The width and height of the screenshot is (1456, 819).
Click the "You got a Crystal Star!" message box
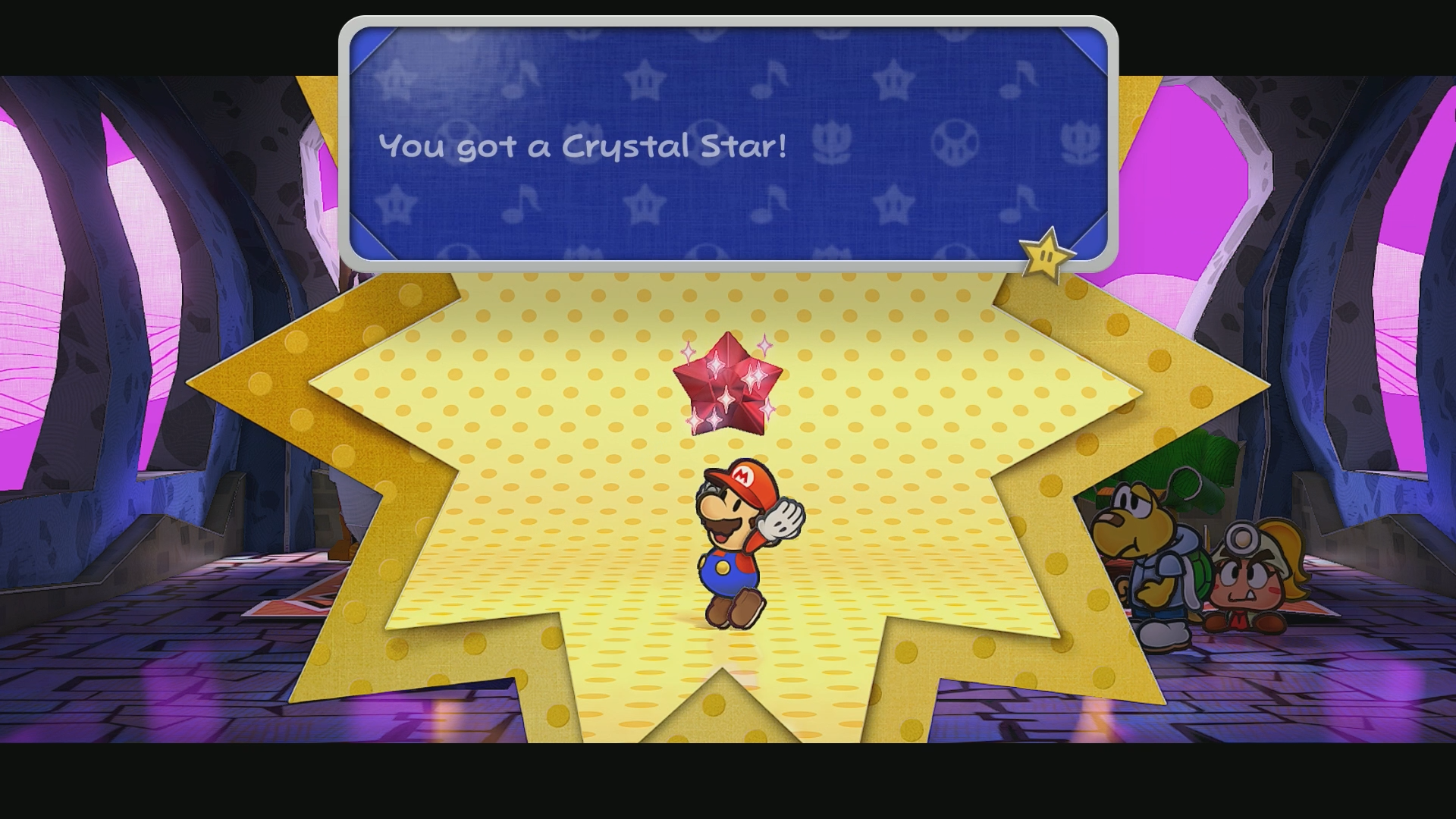[x=728, y=144]
